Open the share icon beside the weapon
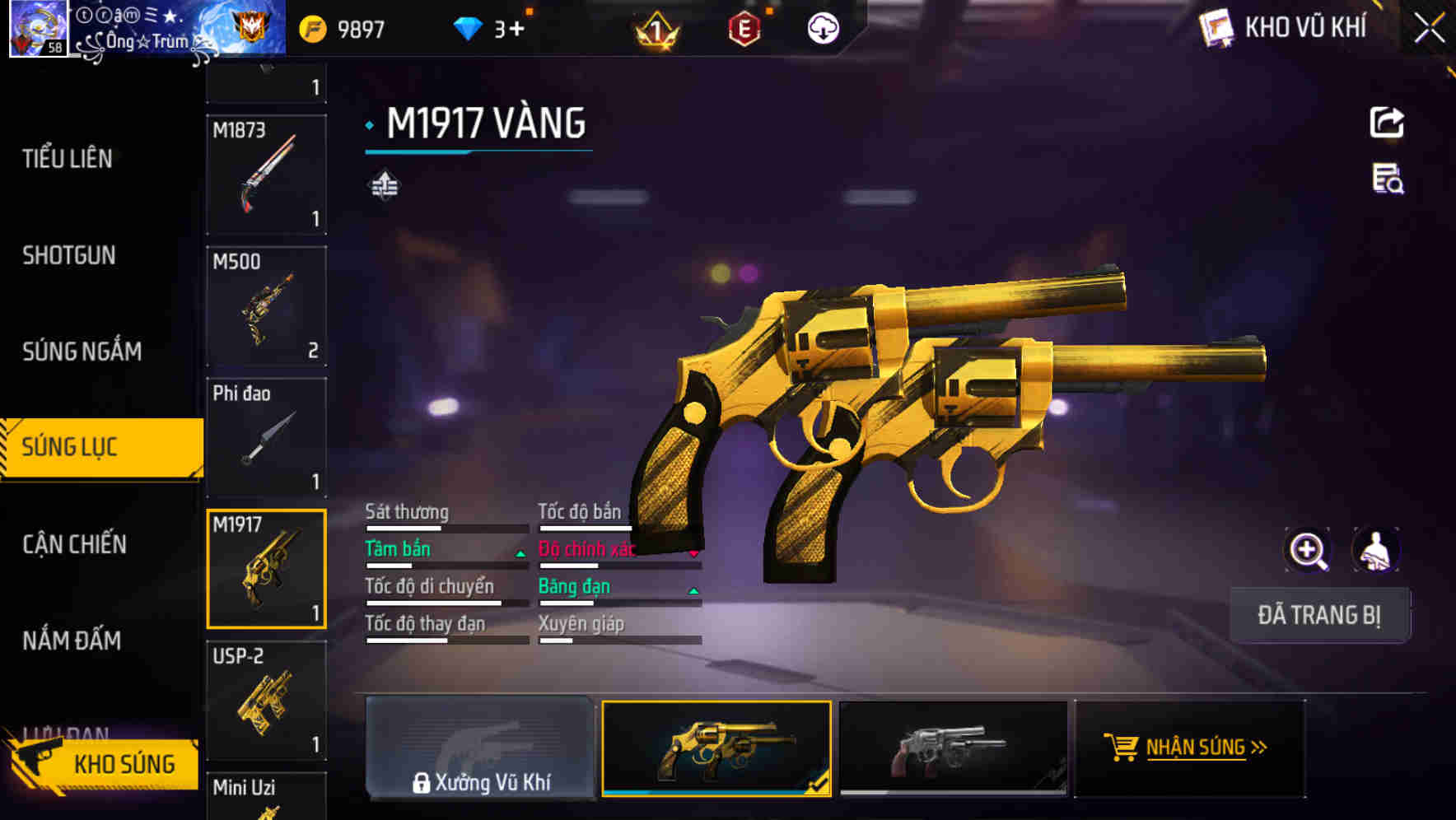Image resolution: width=1456 pixels, height=820 pixels. pos(1388,122)
